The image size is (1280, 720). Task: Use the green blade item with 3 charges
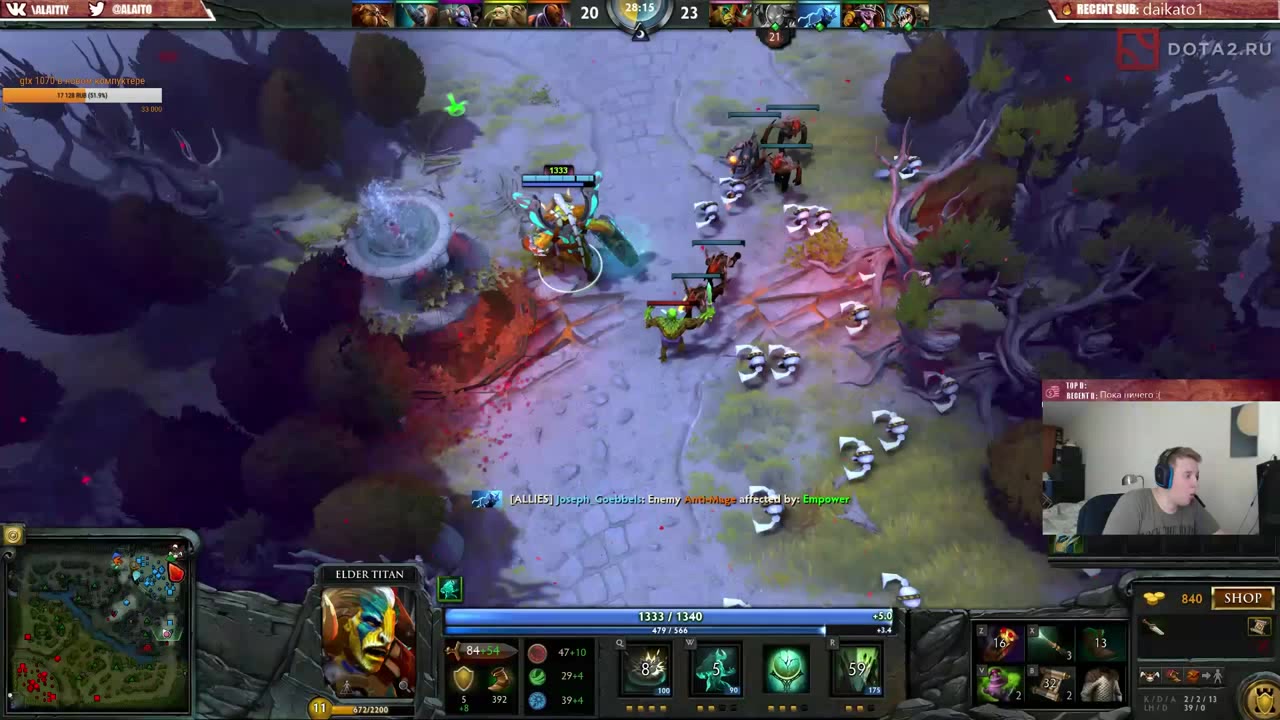[x=1050, y=643]
